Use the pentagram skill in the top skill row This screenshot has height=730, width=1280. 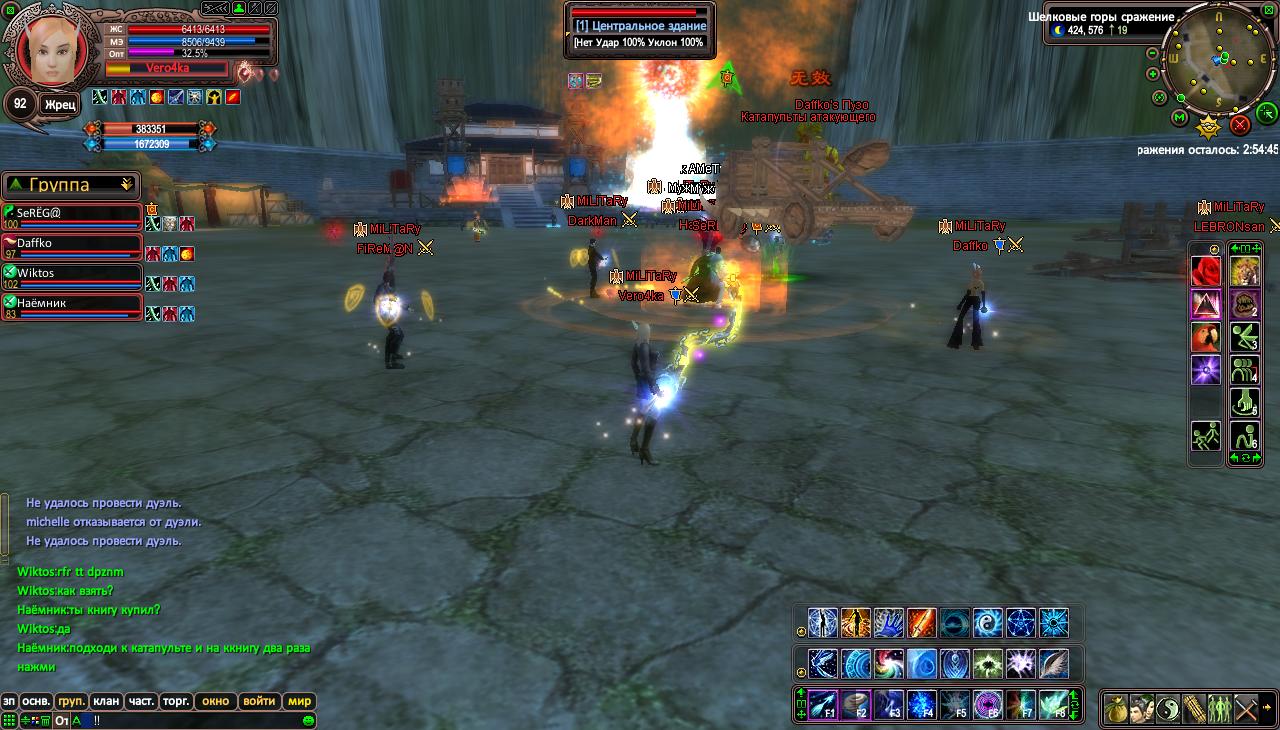coord(1021,623)
